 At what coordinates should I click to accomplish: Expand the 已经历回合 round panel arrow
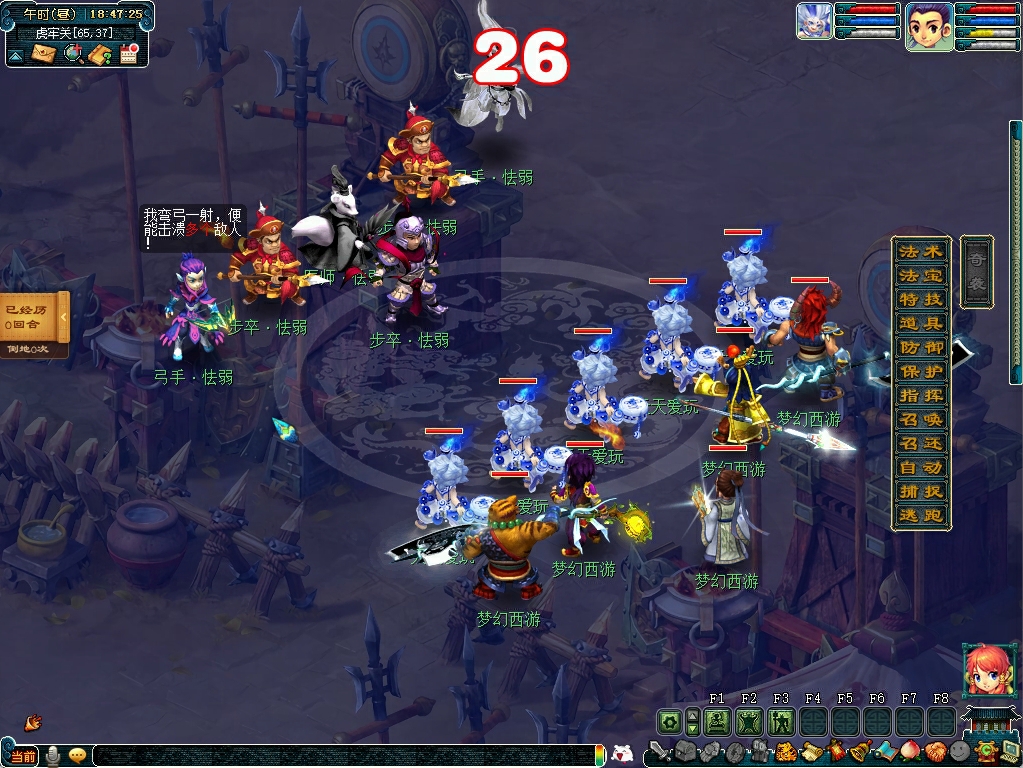[x=62, y=317]
